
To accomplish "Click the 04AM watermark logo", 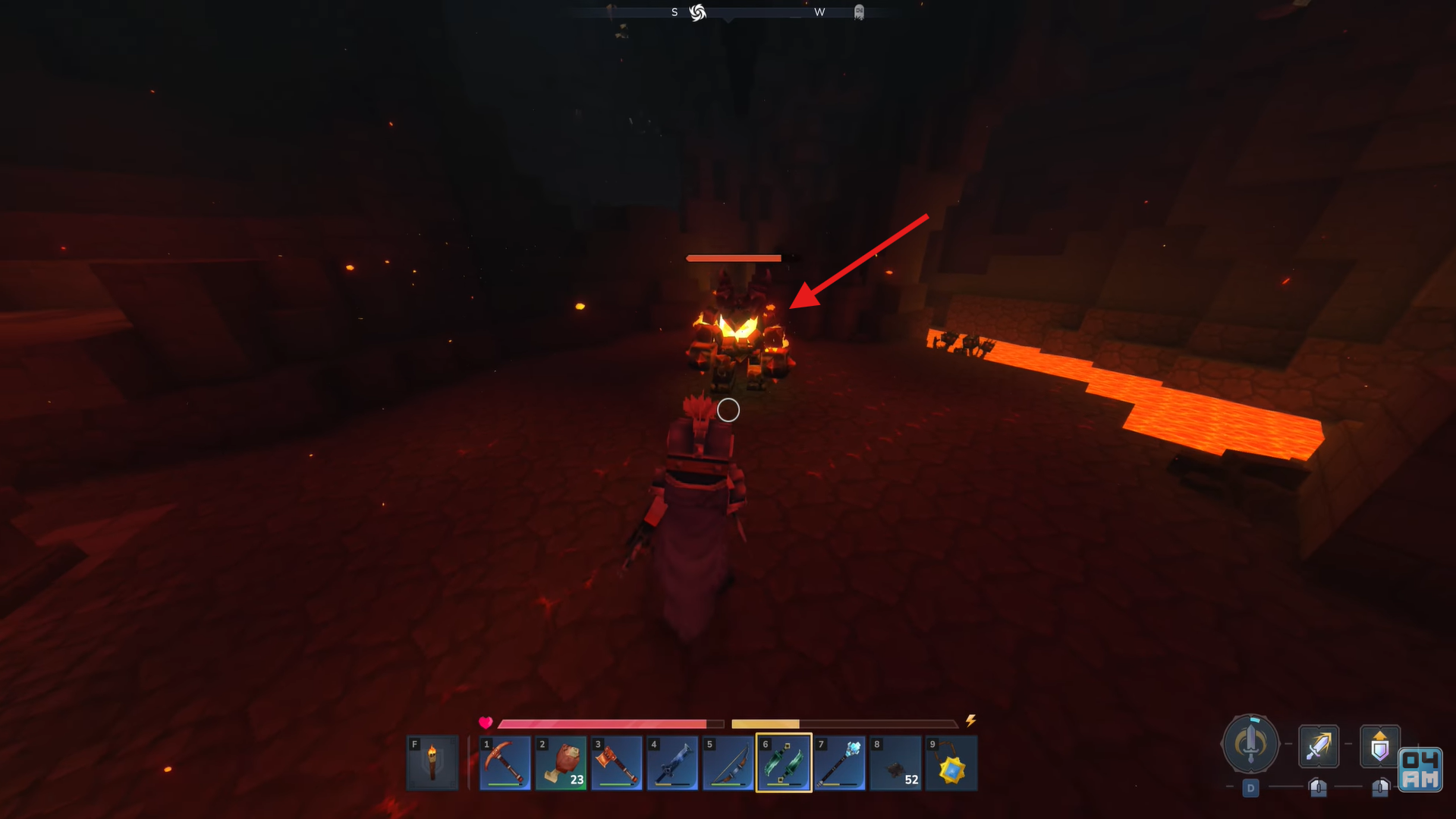I will [1420, 771].
